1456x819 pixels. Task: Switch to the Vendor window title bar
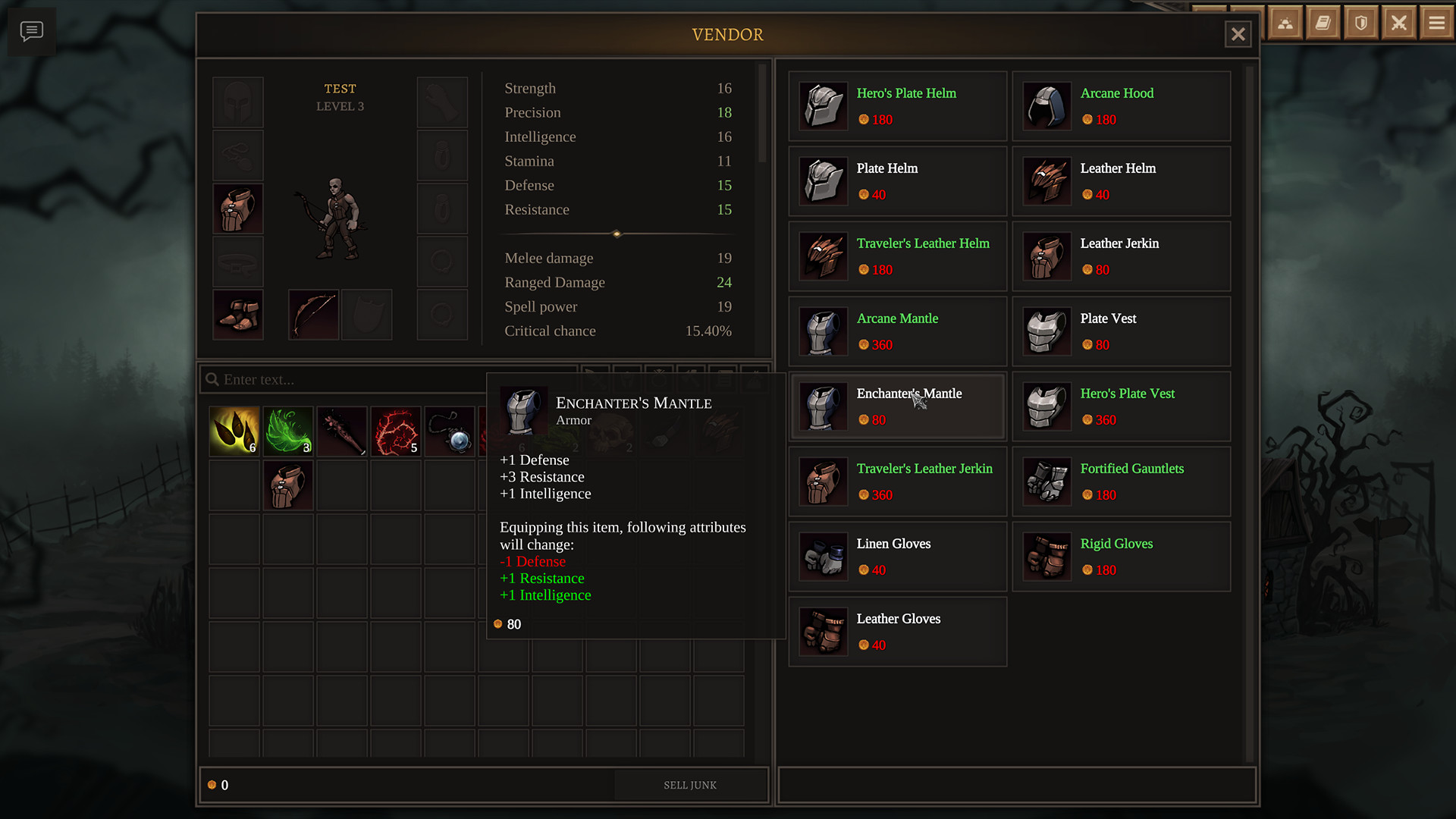click(727, 35)
